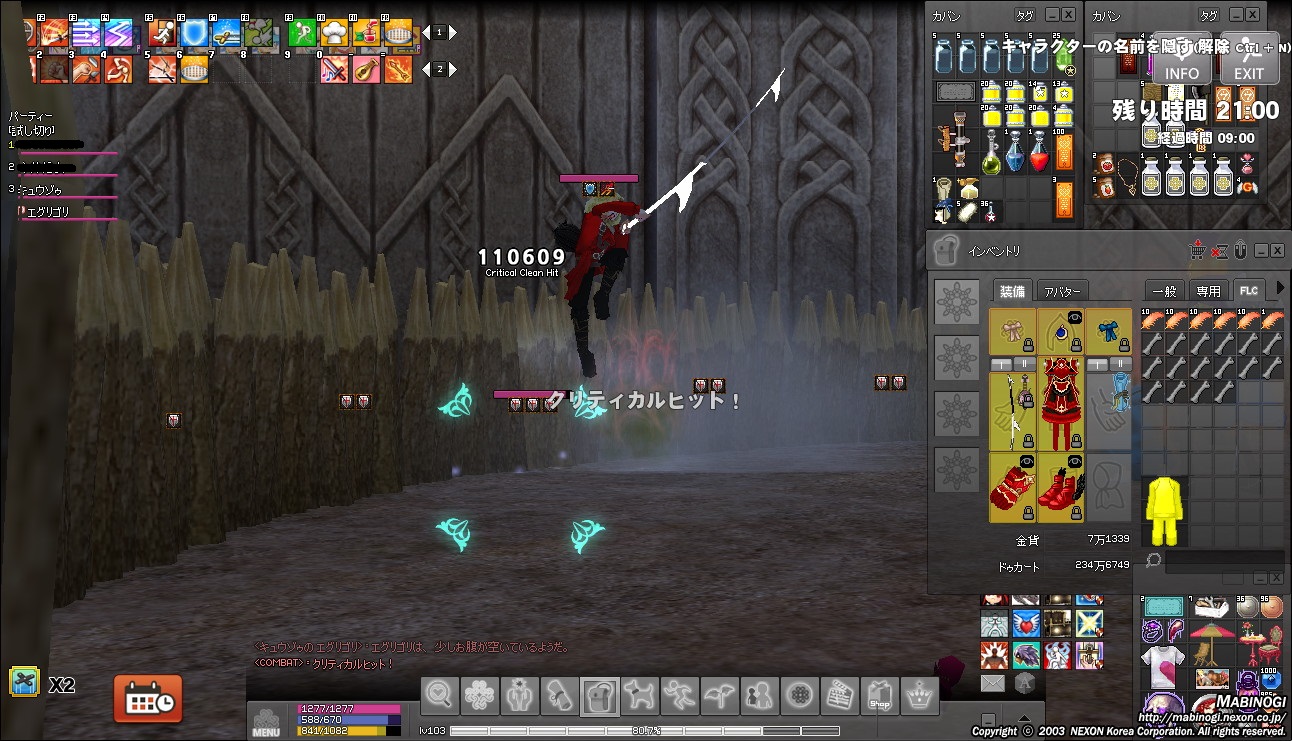Viewport: 1292px width, 741px height.
Task: Click the orange calendar event button
Action: [148, 698]
